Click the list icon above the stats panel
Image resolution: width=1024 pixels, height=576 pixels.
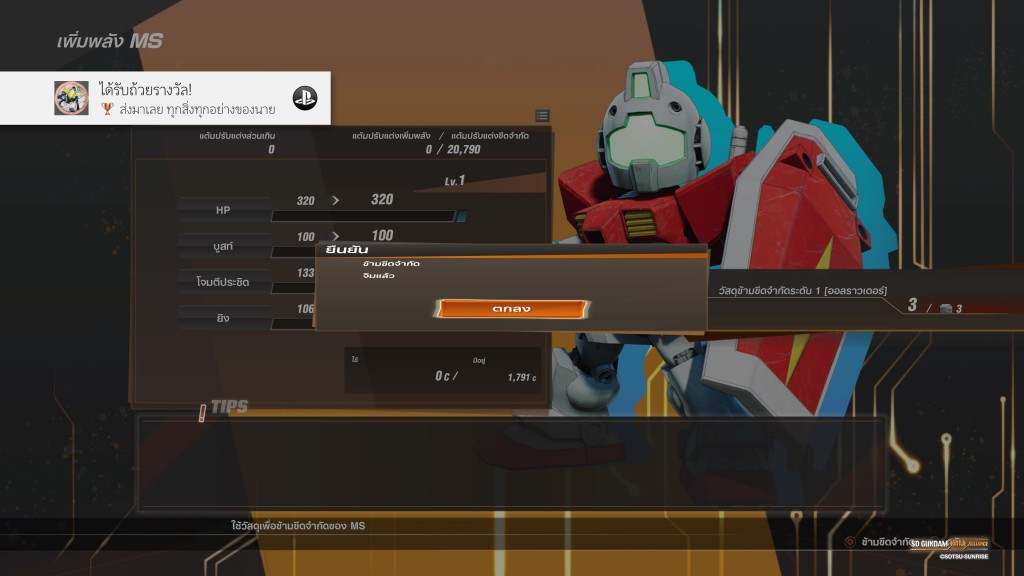pos(542,116)
